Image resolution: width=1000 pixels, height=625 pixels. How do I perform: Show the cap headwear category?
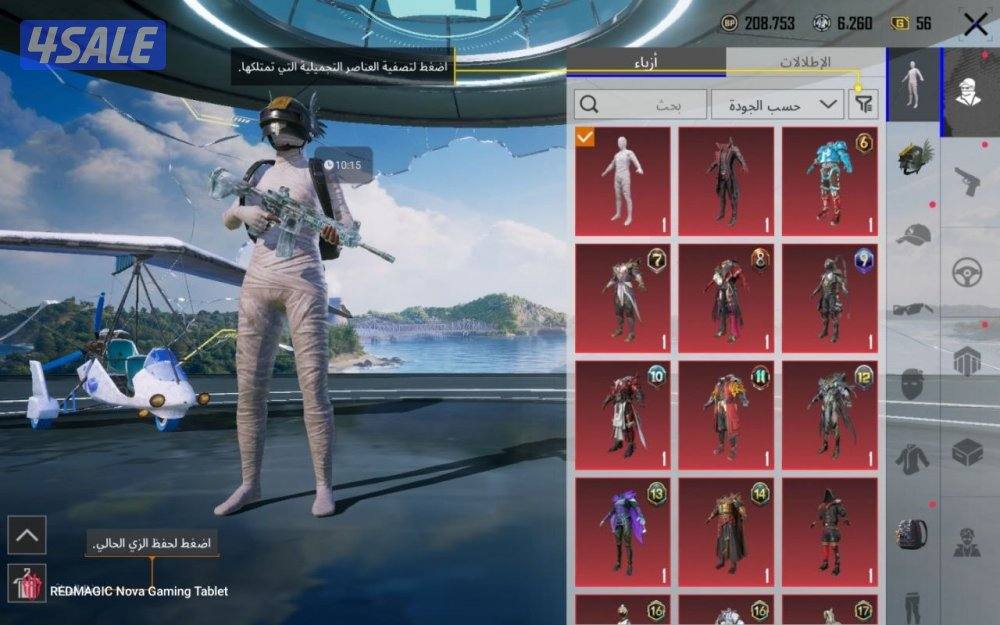(913, 235)
